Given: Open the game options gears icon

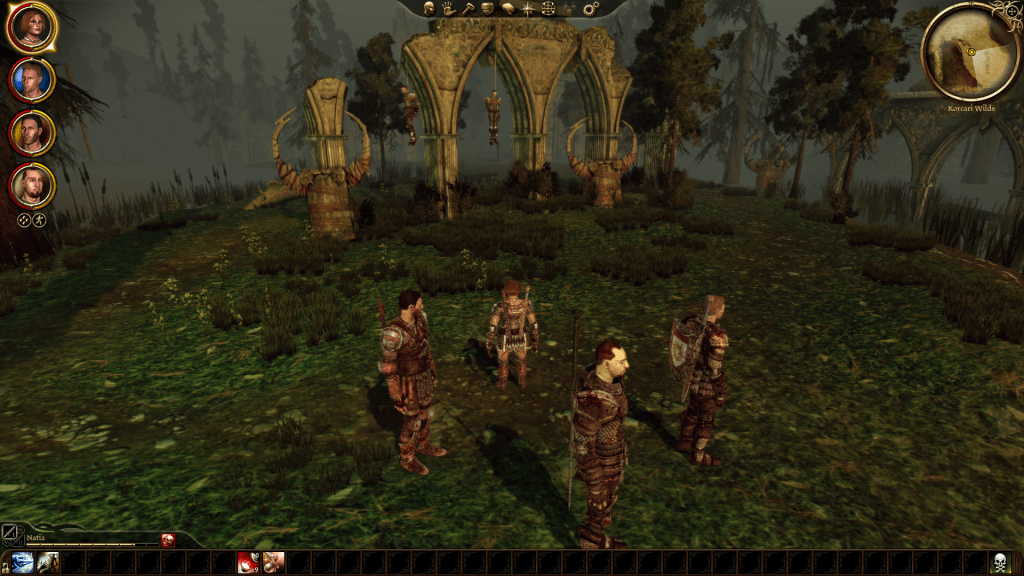Looking at the screenshot, I should click(x=590, y=9).
